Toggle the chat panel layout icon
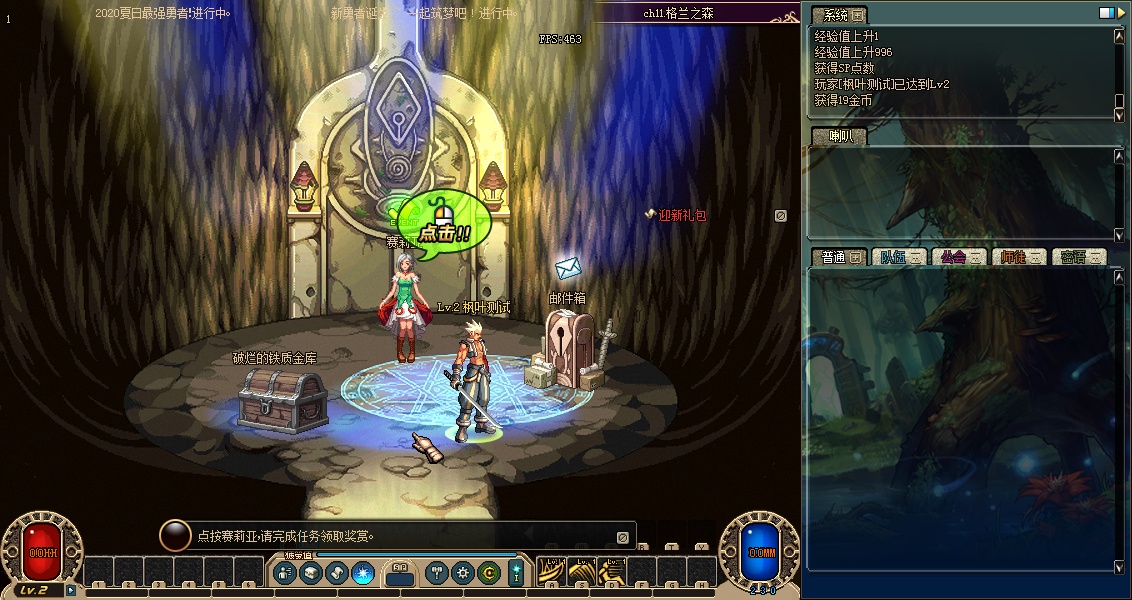This screenshot has height=600, width=1132. coord(1105,13)
